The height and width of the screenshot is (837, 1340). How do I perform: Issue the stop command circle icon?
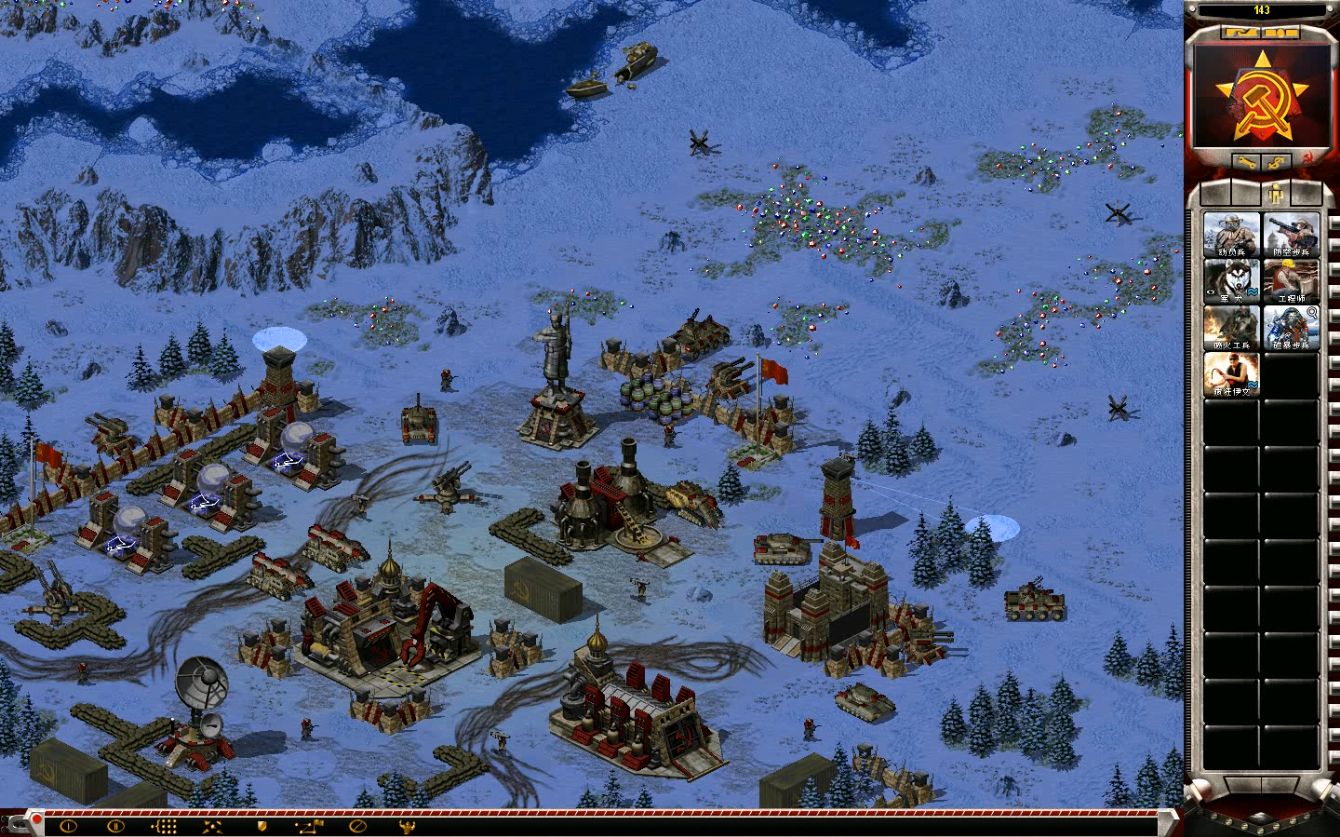tap(358, 827)
